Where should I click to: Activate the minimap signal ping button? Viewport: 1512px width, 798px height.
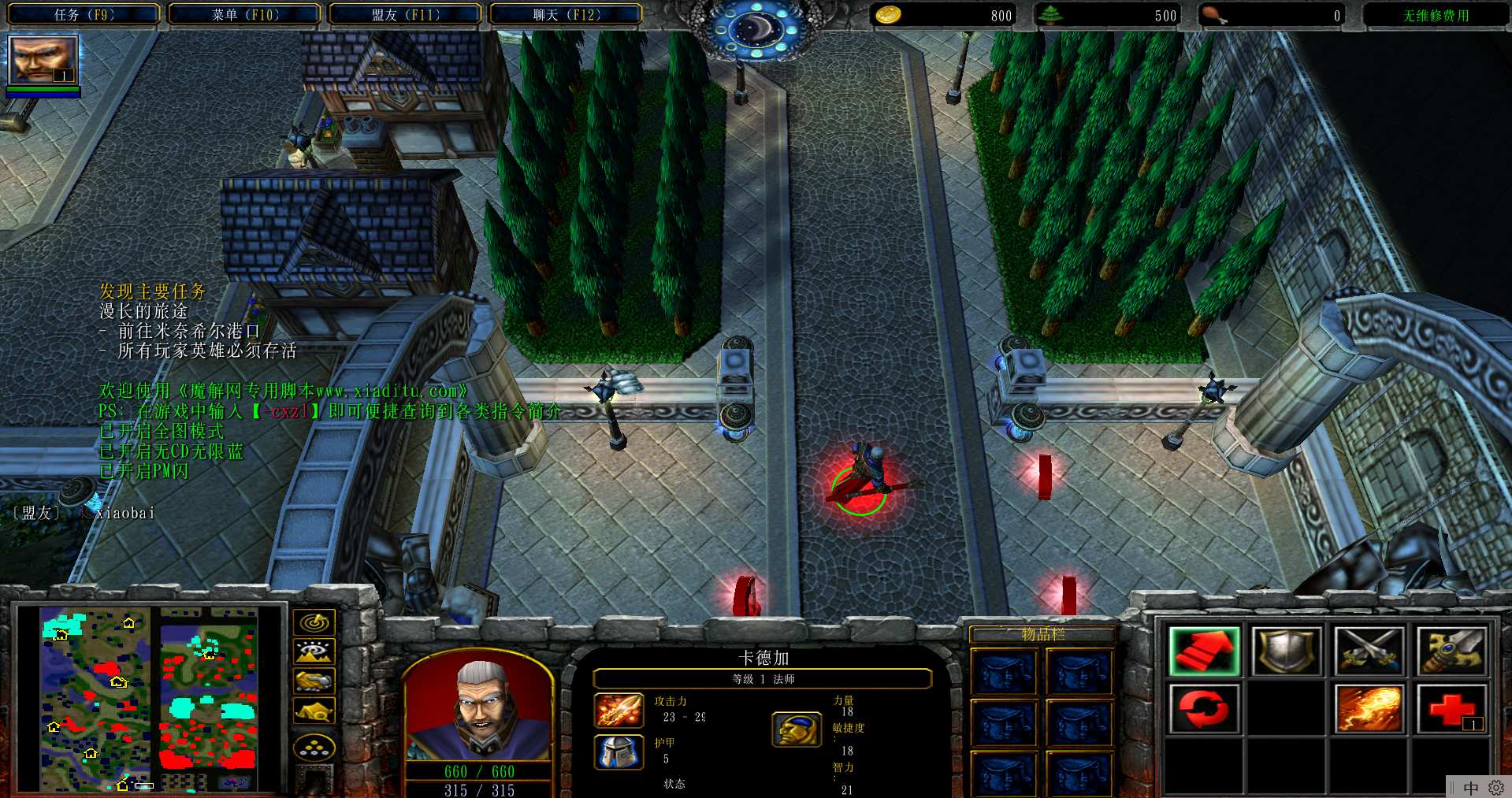point(314,622)
